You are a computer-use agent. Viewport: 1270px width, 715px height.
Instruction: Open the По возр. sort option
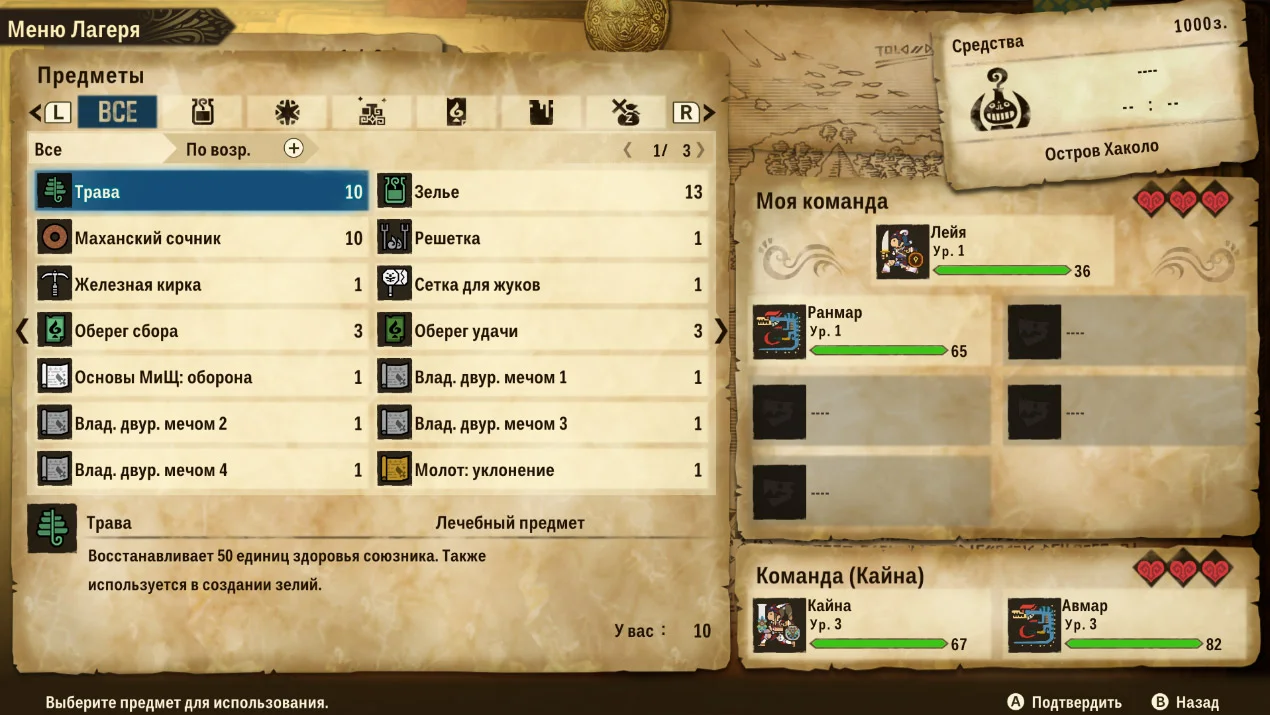(218, 149)
